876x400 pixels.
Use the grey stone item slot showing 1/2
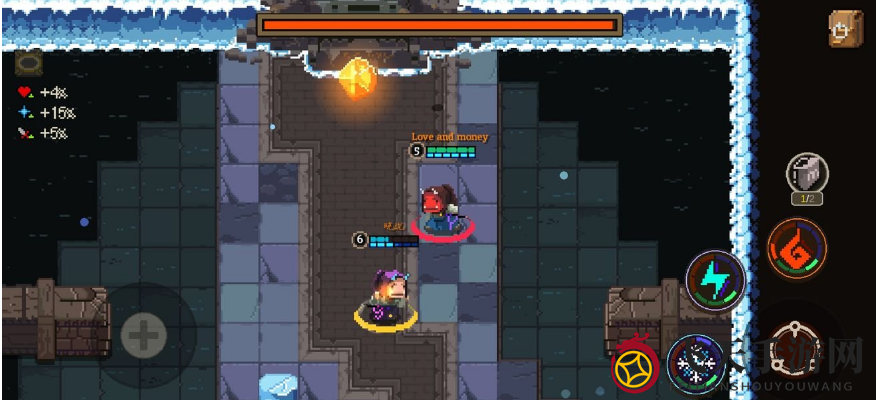pyautogui.click(x=806, y=174)
